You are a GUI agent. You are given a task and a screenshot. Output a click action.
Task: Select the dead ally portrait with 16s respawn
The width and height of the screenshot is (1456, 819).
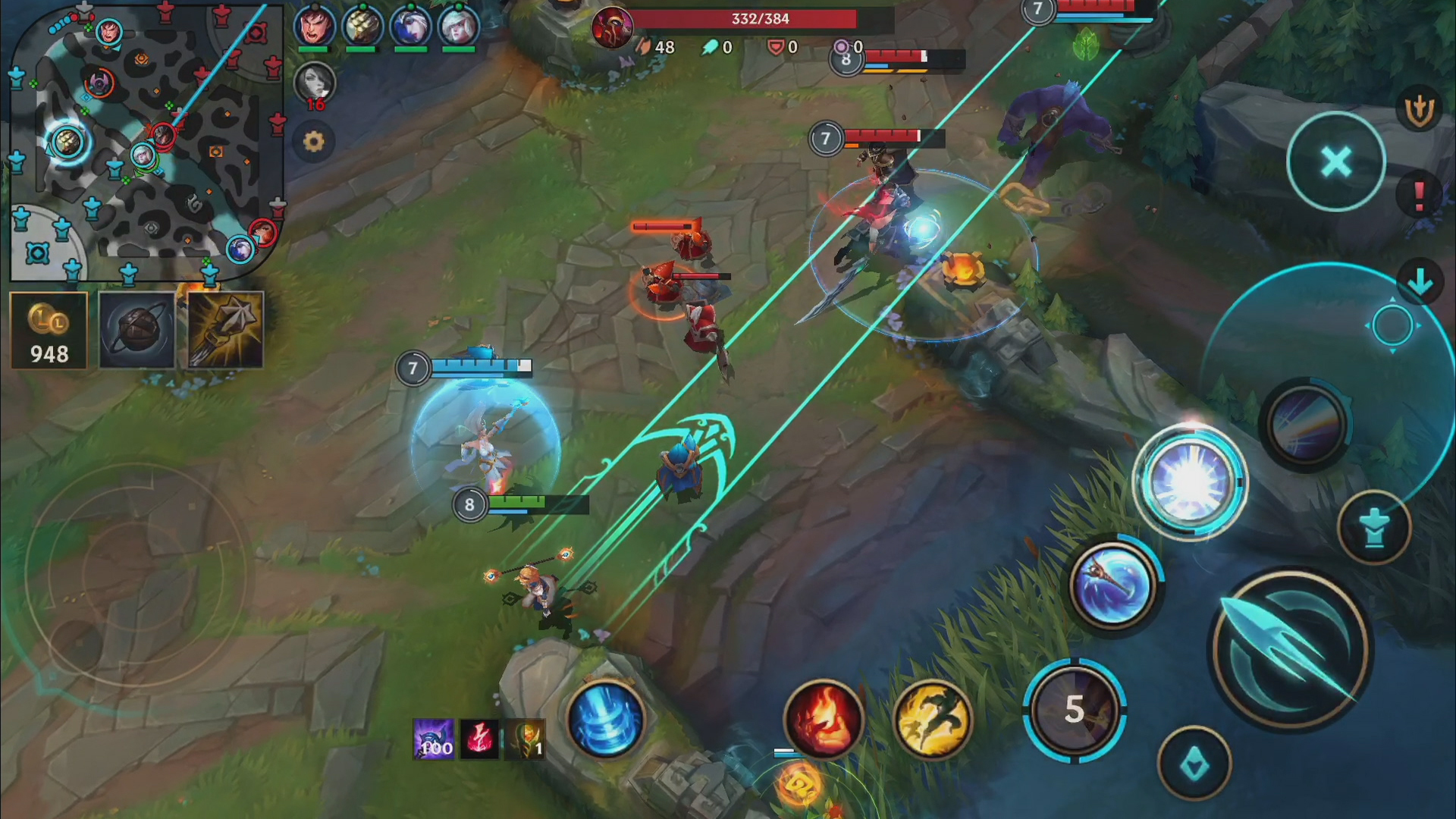315,85
